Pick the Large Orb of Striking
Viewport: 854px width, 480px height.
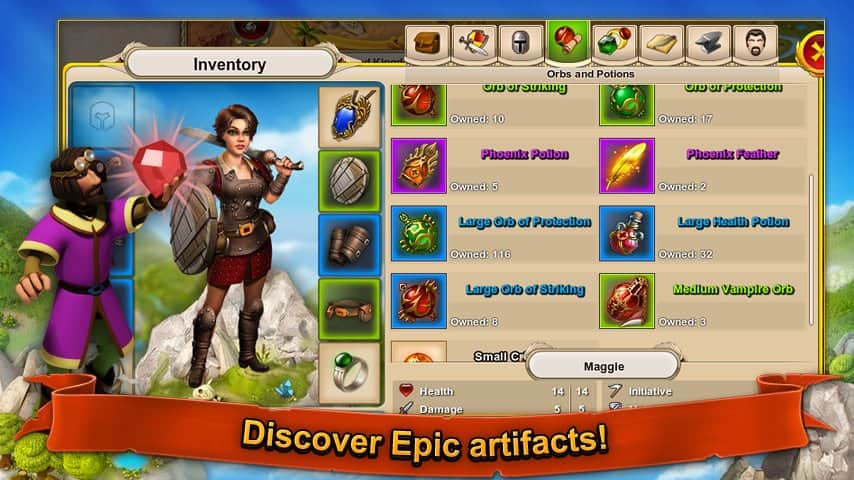[x=419, y=301]
